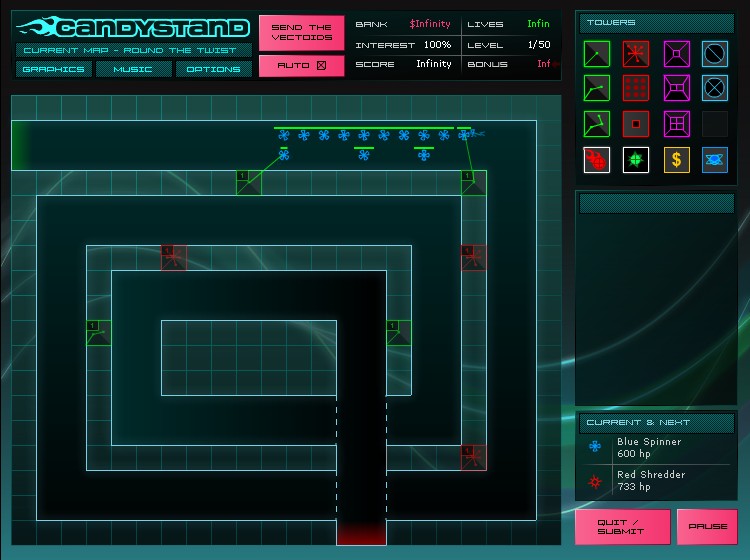Choose the red flaming target icon

597,160
